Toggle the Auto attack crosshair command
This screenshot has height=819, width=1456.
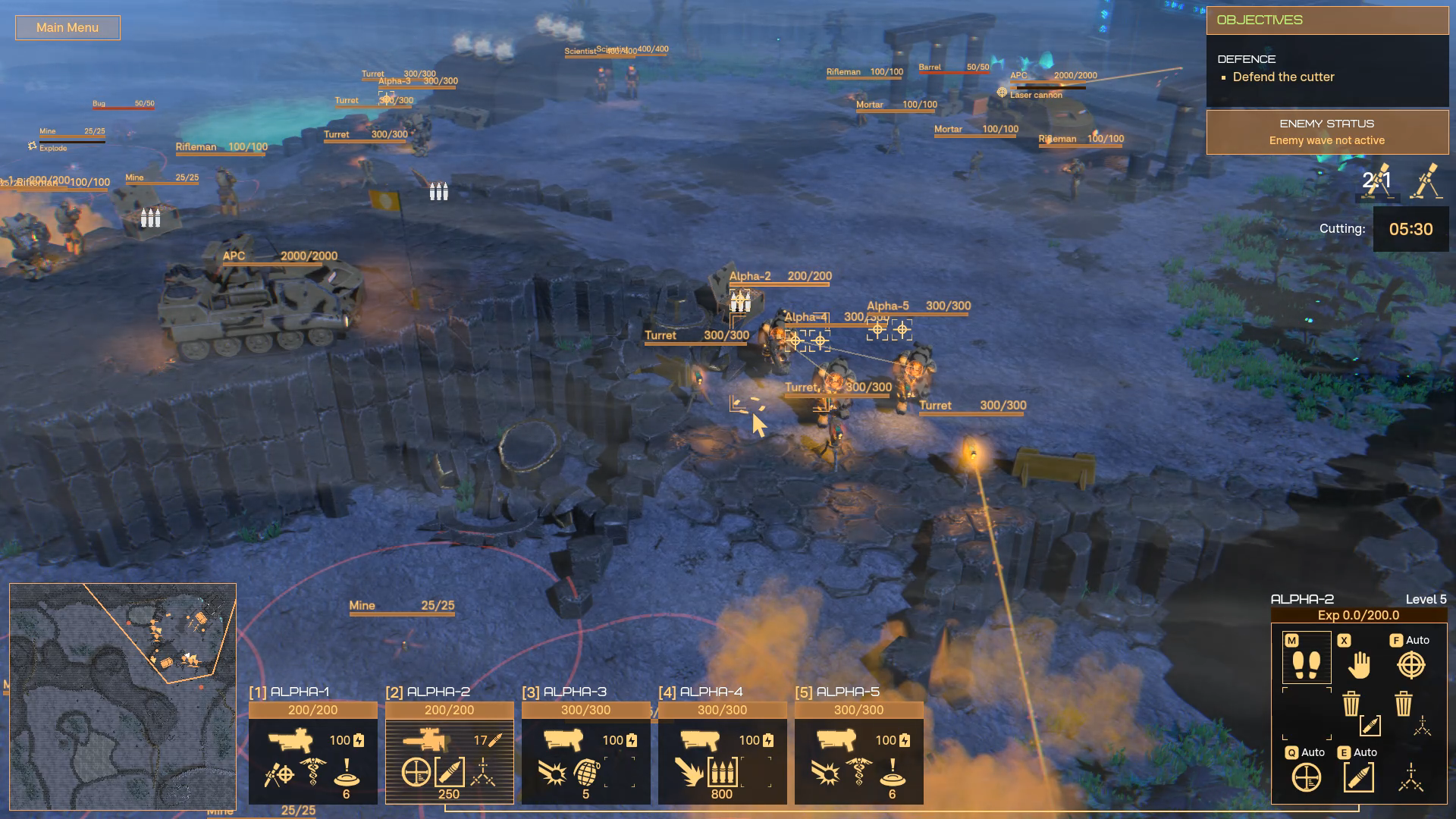(x=1410, y=664)
